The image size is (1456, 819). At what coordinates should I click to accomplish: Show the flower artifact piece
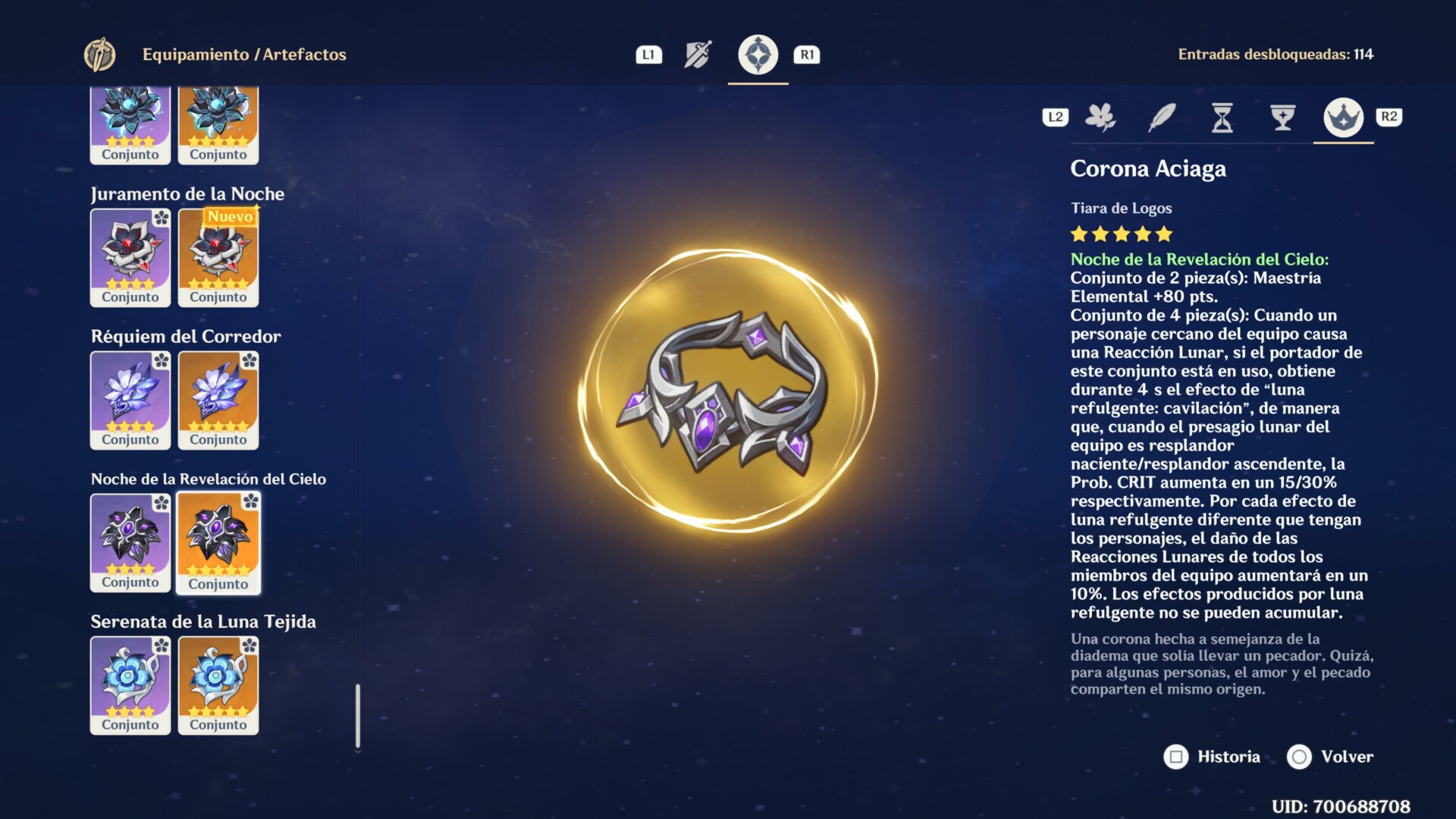(x=1100, y=118)
